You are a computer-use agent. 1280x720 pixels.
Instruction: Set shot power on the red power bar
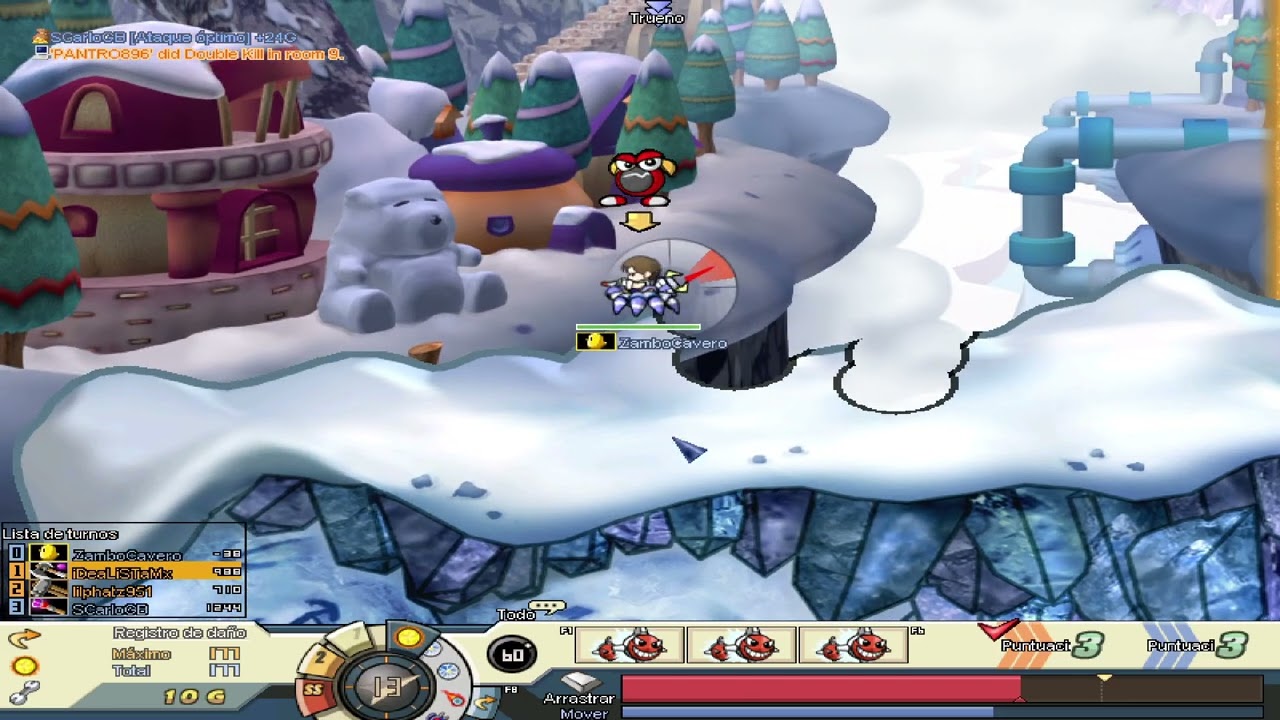[x=820, y=688]
